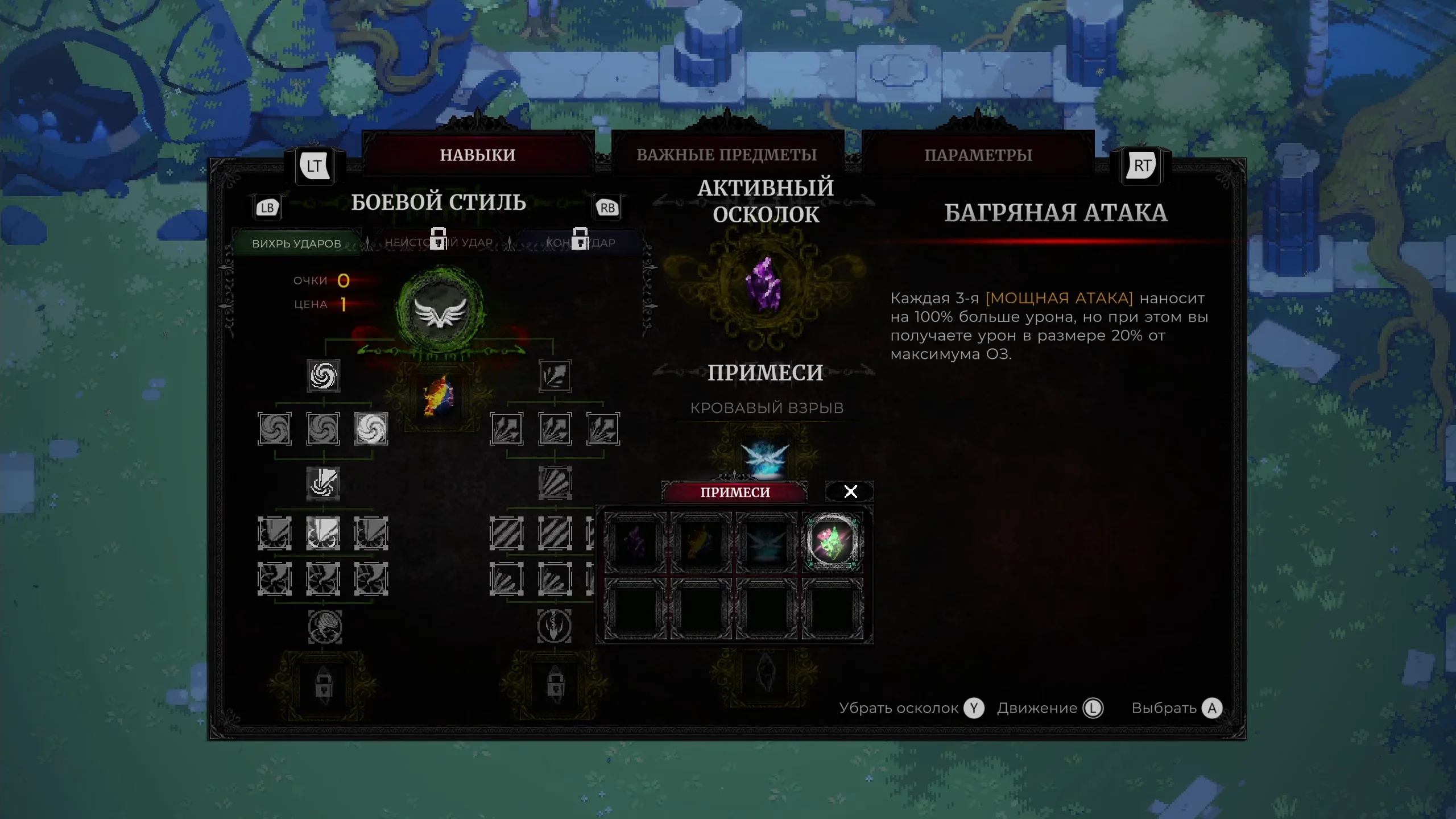Select the round head-shaped skill node
The image size is (1456, 819).
click(325, 627)
